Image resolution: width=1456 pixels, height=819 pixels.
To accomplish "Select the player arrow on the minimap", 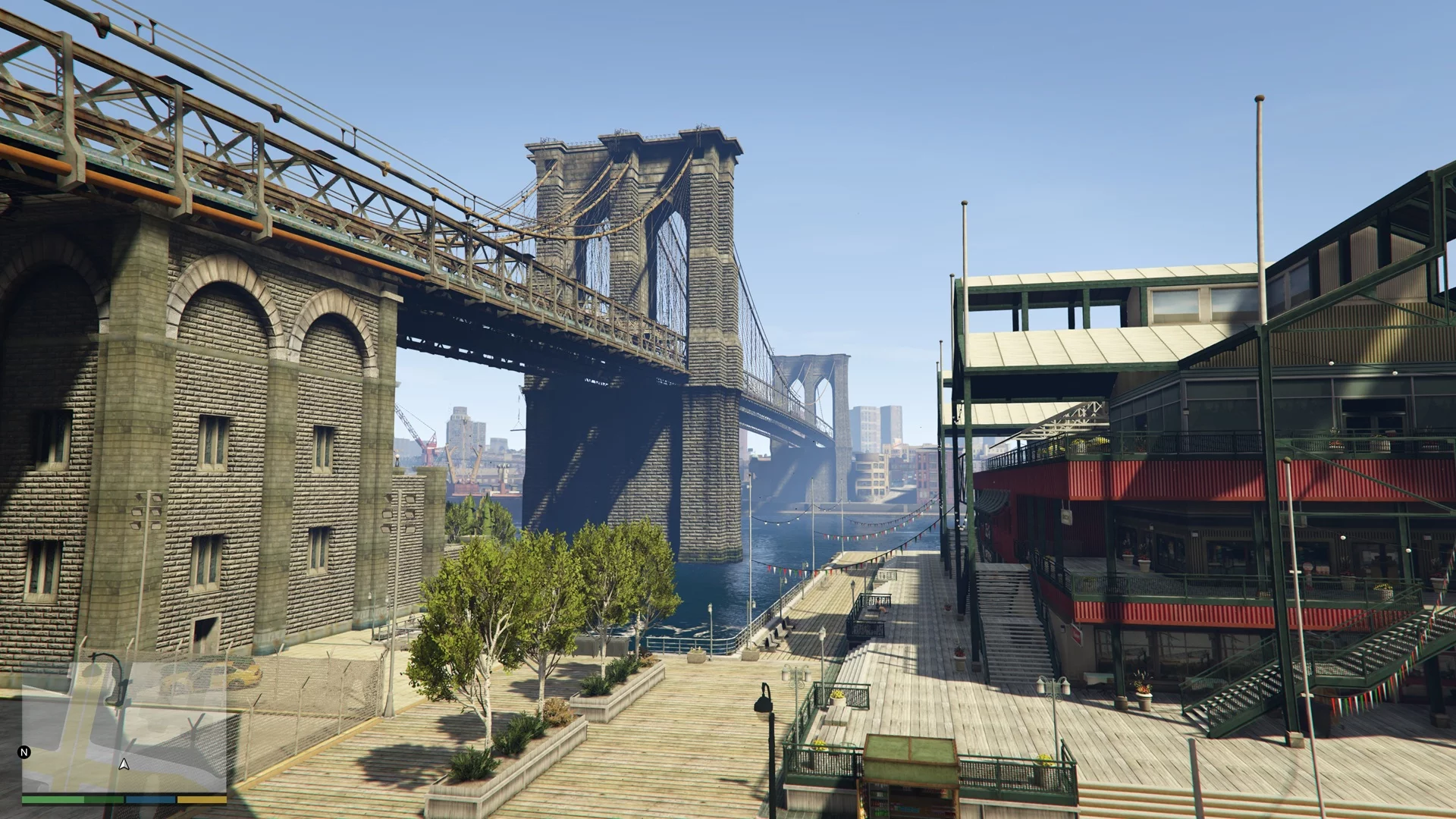I will pos(124,764).
